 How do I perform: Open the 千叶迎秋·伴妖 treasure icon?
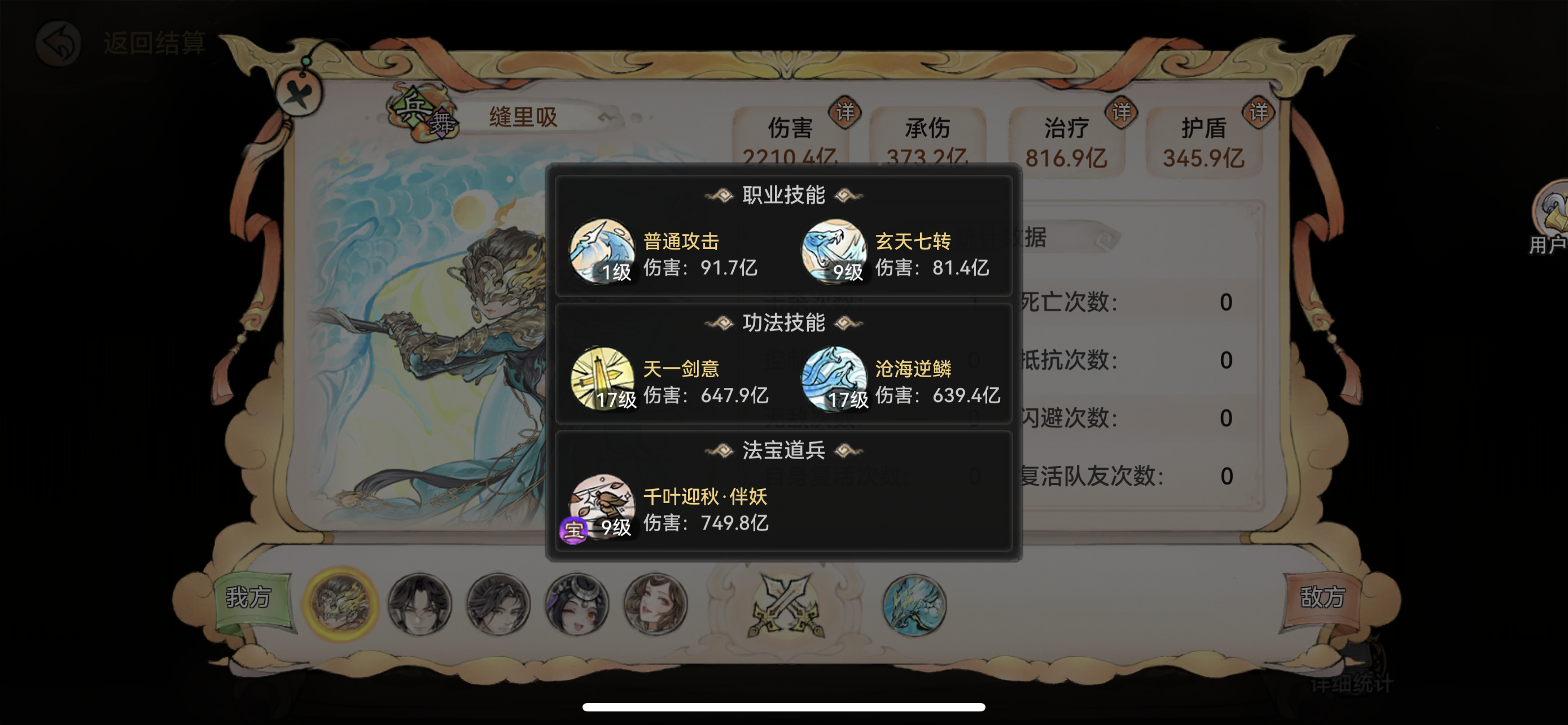click(x=603, y=507)
